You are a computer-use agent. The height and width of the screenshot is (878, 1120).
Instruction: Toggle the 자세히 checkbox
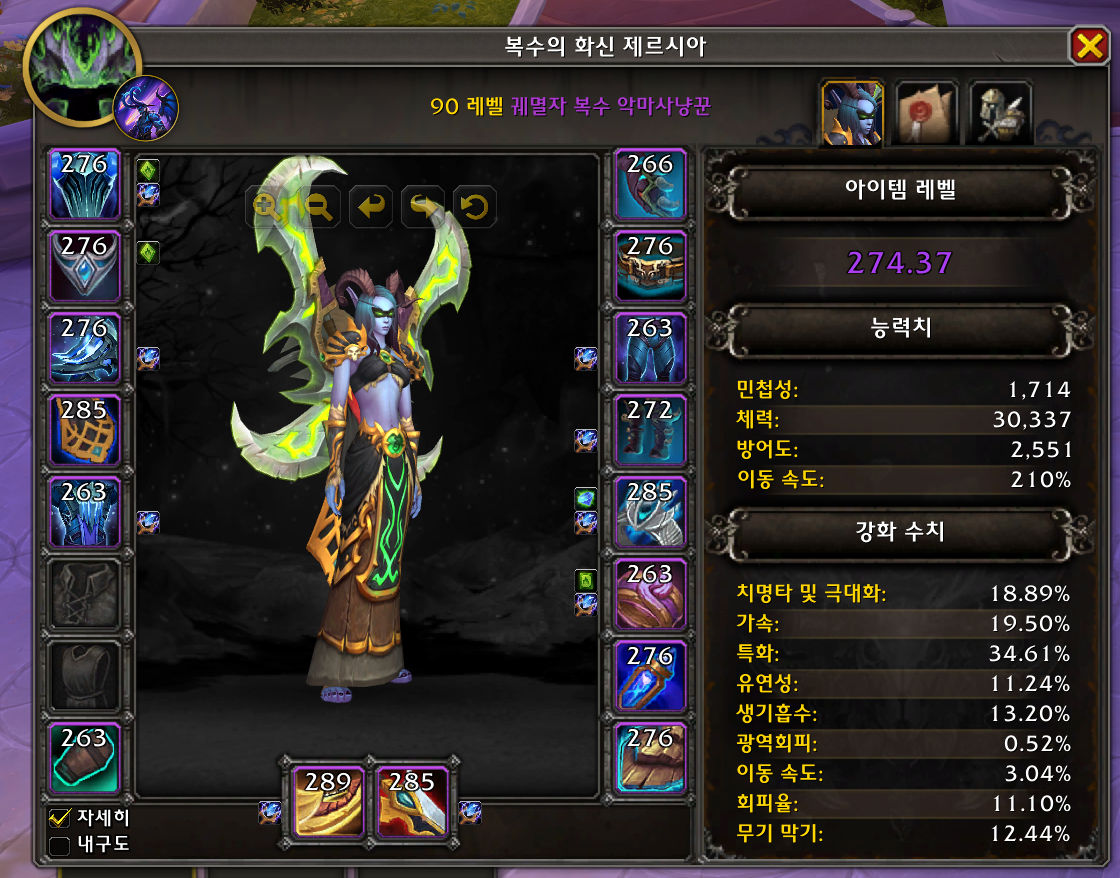(x=60, y=818)
